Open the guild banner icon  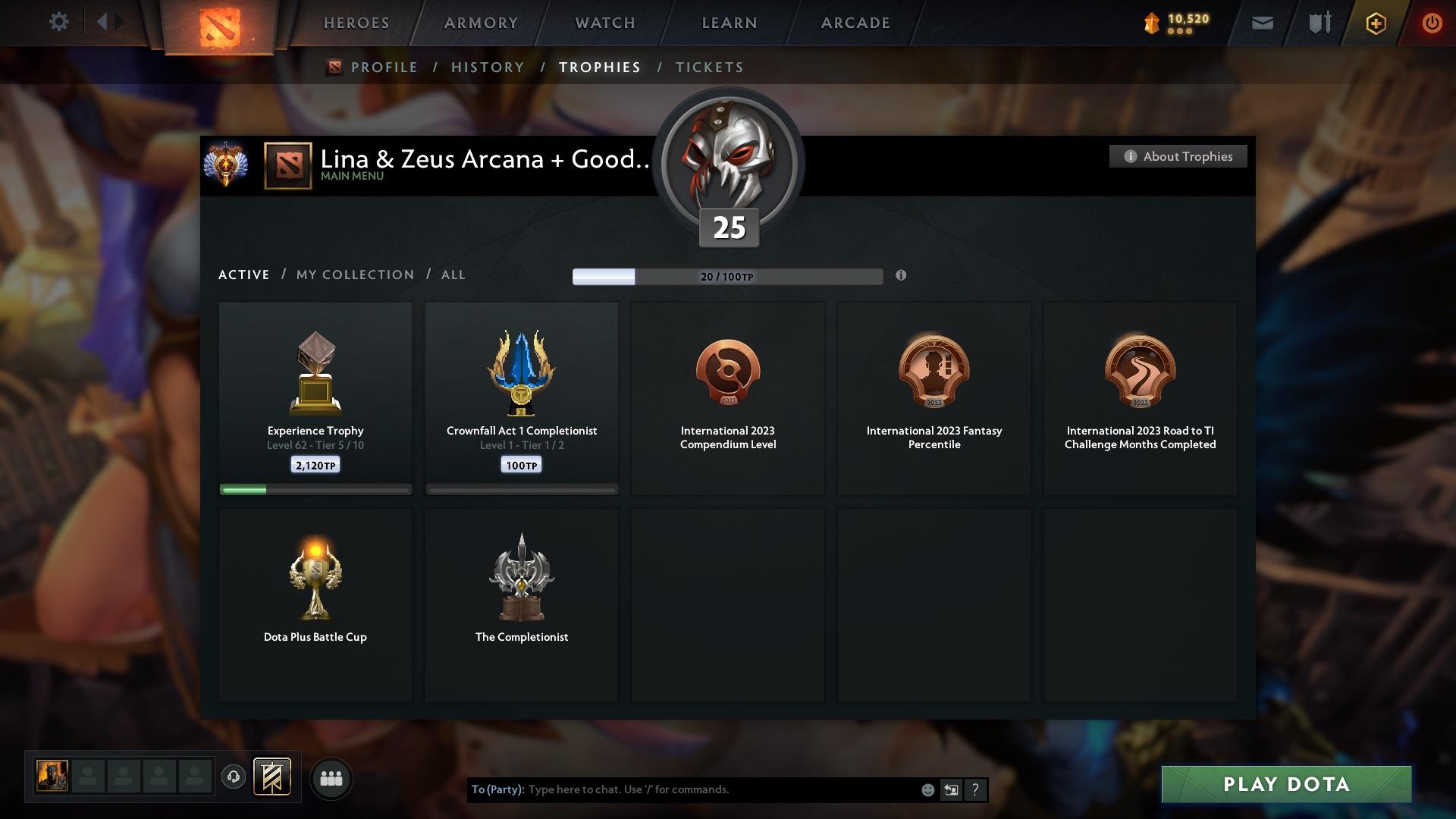[273, 777]
